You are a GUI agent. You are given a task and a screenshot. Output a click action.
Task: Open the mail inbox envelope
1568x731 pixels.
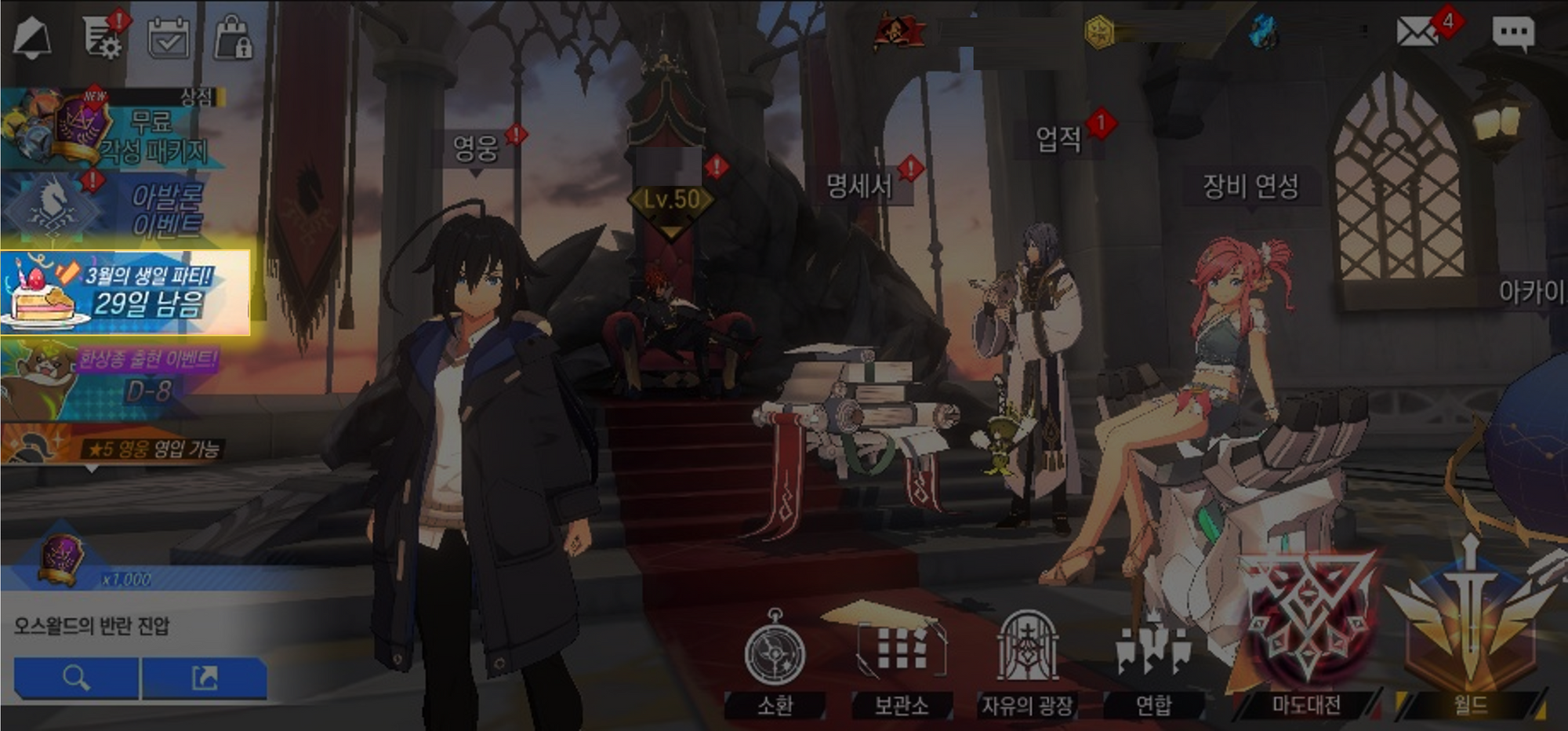1416,32
